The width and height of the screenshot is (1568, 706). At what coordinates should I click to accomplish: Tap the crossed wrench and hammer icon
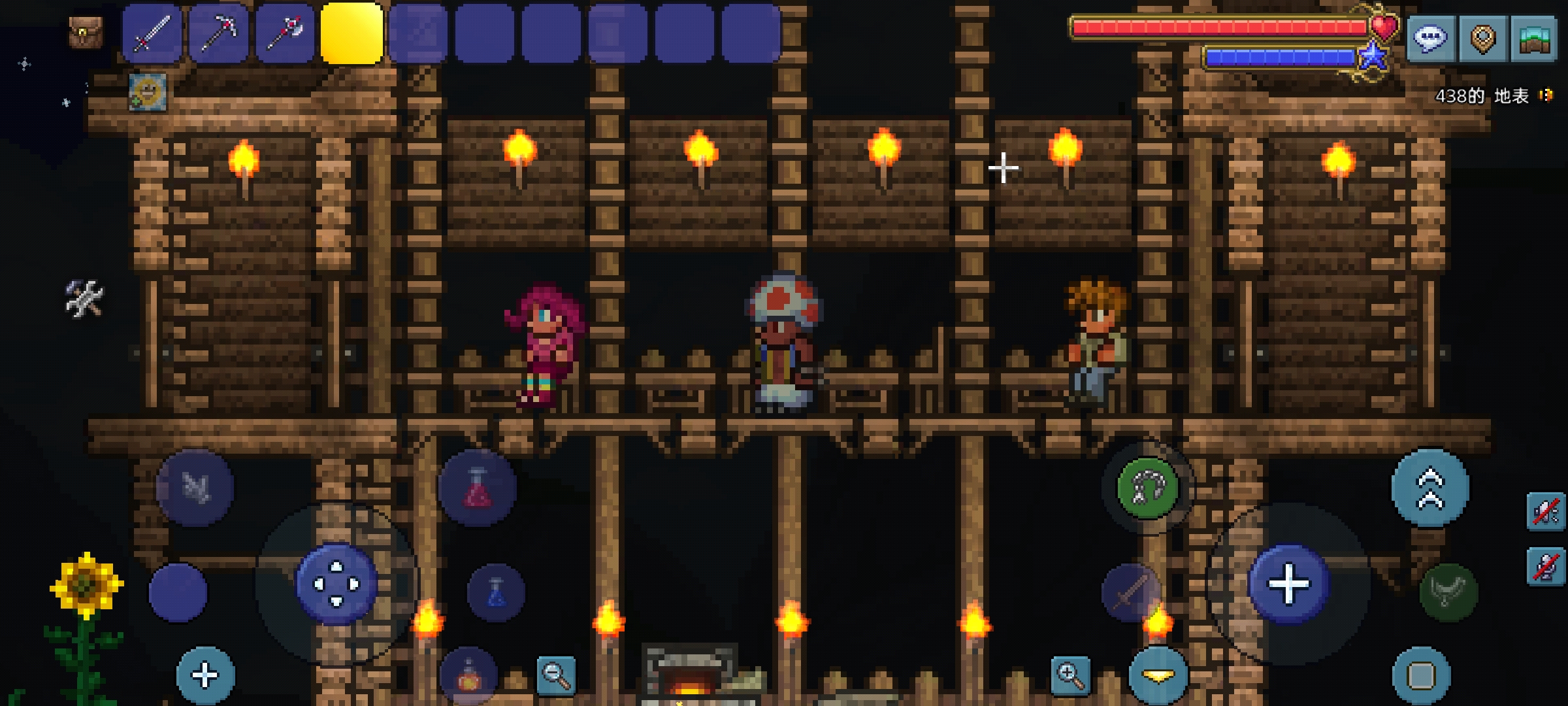(x=84, y=299)
